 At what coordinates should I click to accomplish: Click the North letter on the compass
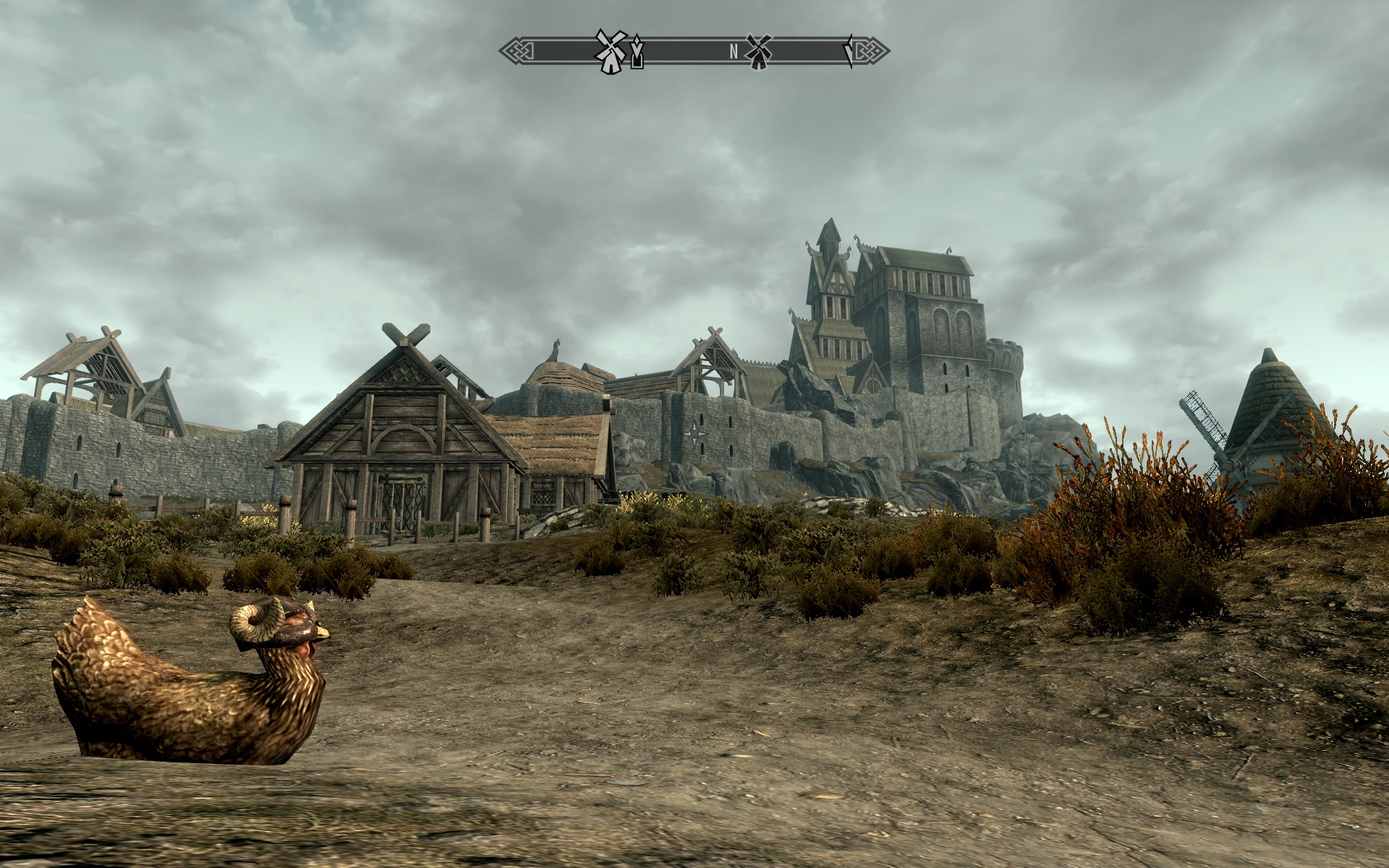pyautogui.click(x=734, y=51)
